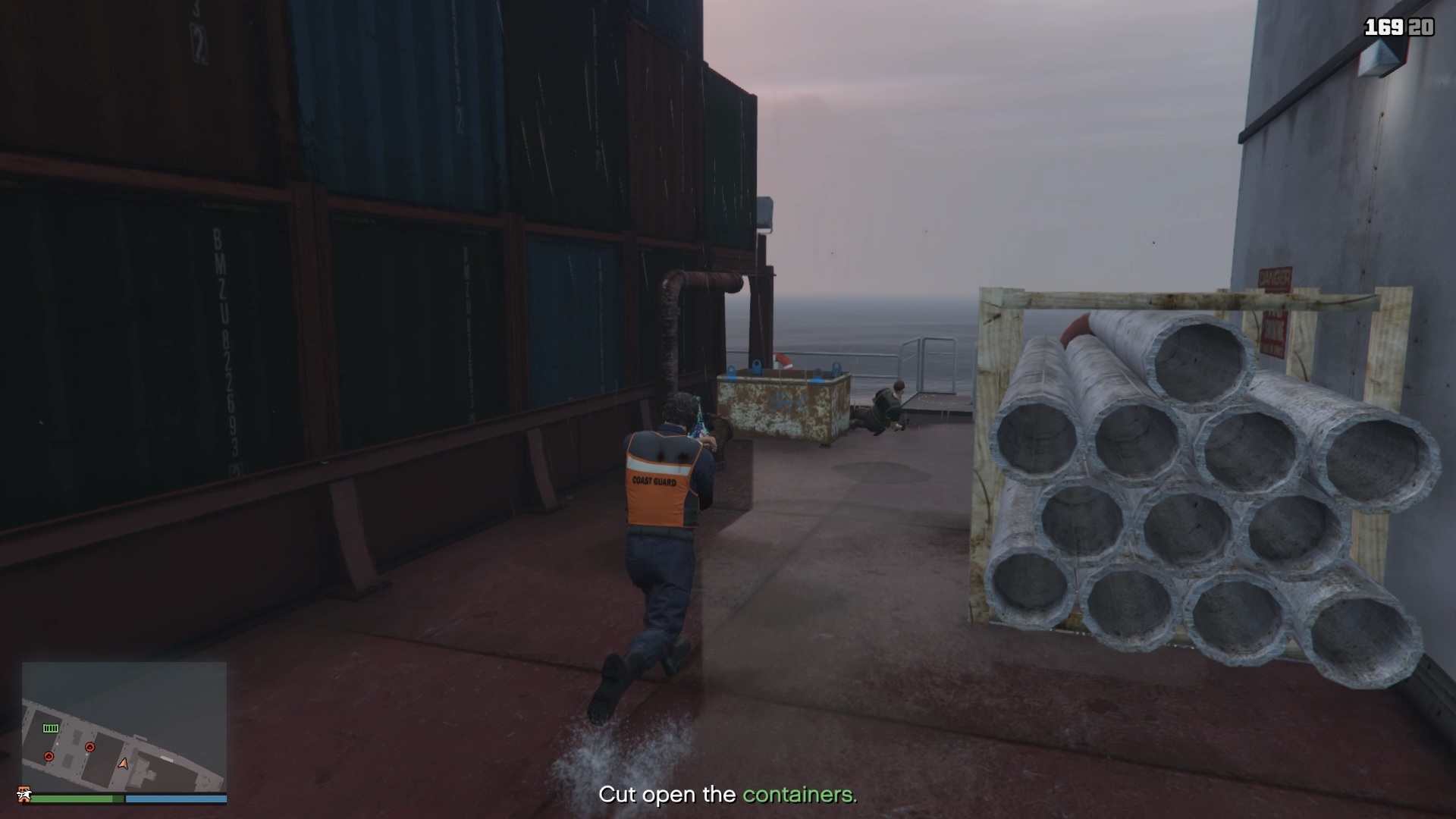Select the lower red enemy blip on minimap
This screenshot has width=1456, height=819.
pos(49,756)
